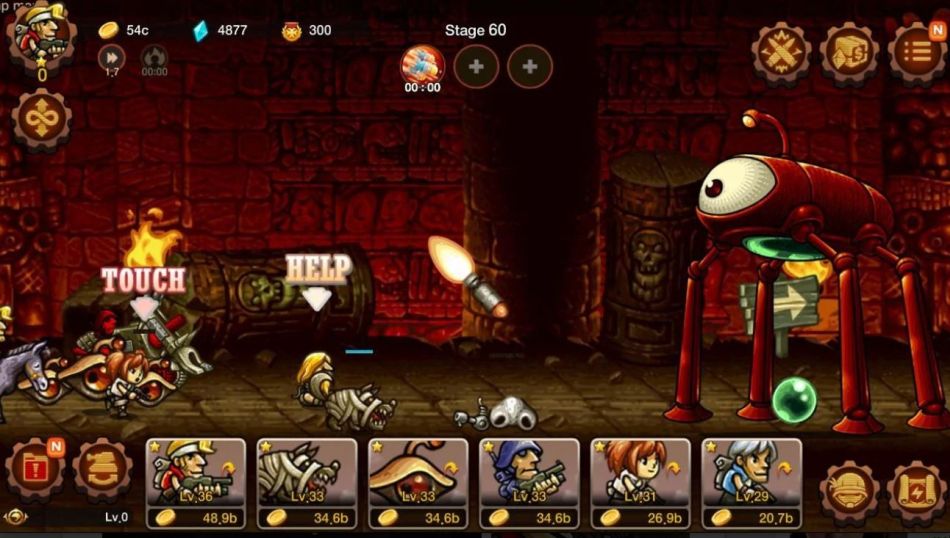Activate the dimmed flame boost icon

point(154,58)
